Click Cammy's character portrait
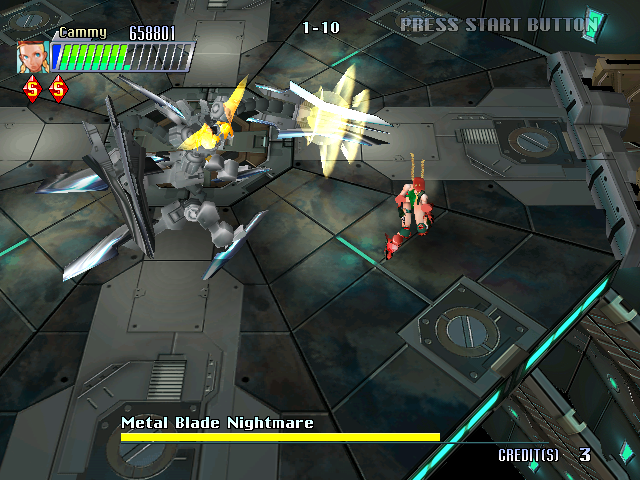Image resolution: width=640 pixels, height=480 pixels. [x=32, y=56]
